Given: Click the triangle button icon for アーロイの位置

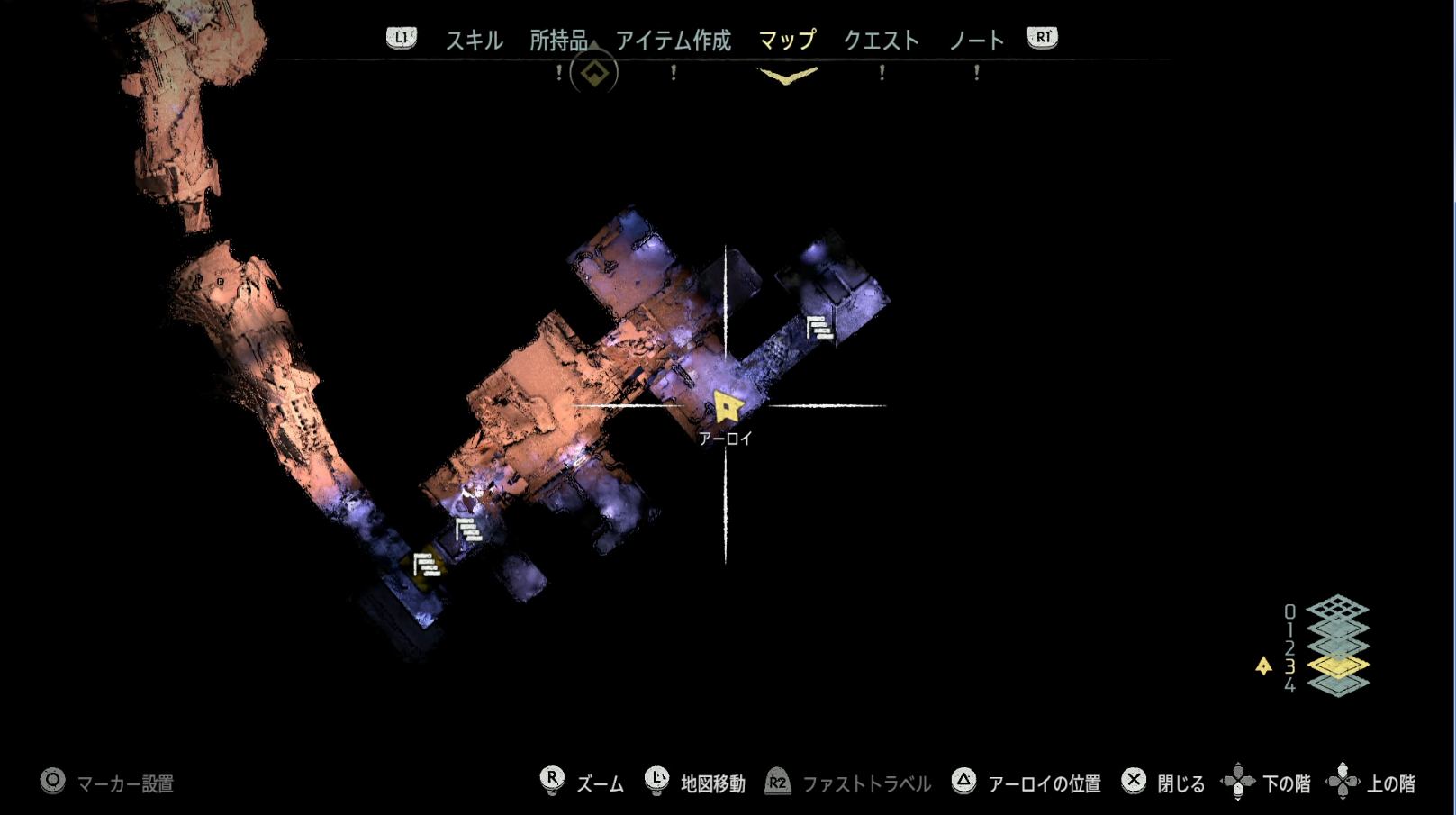Looking at the screenshot, I should (x=964, y=782).
